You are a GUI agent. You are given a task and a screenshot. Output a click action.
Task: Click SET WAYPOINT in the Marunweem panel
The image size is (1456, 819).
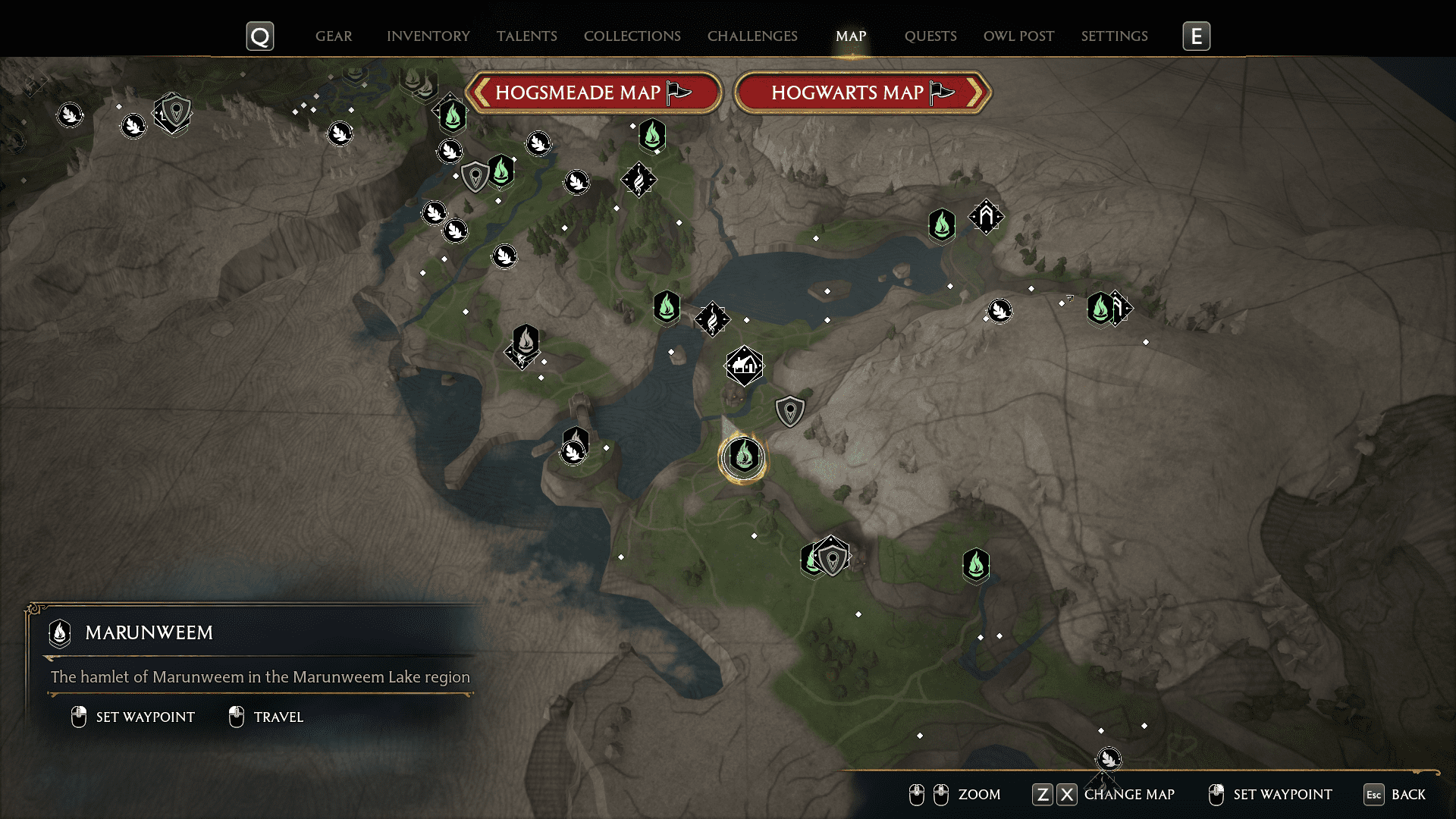coord(144,717)
